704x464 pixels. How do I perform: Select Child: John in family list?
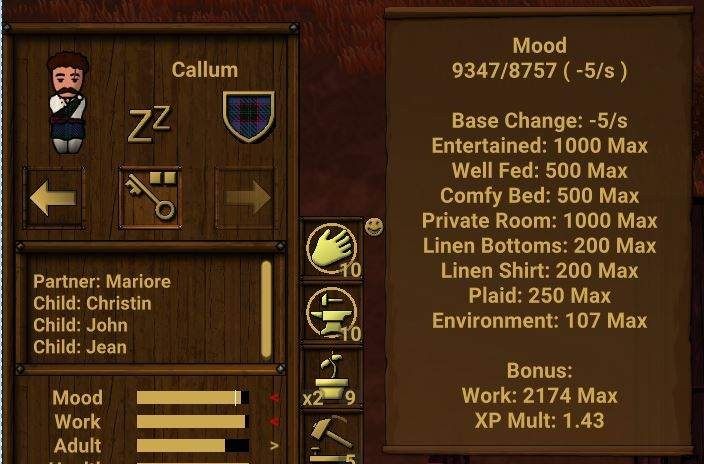coord(80,326)
